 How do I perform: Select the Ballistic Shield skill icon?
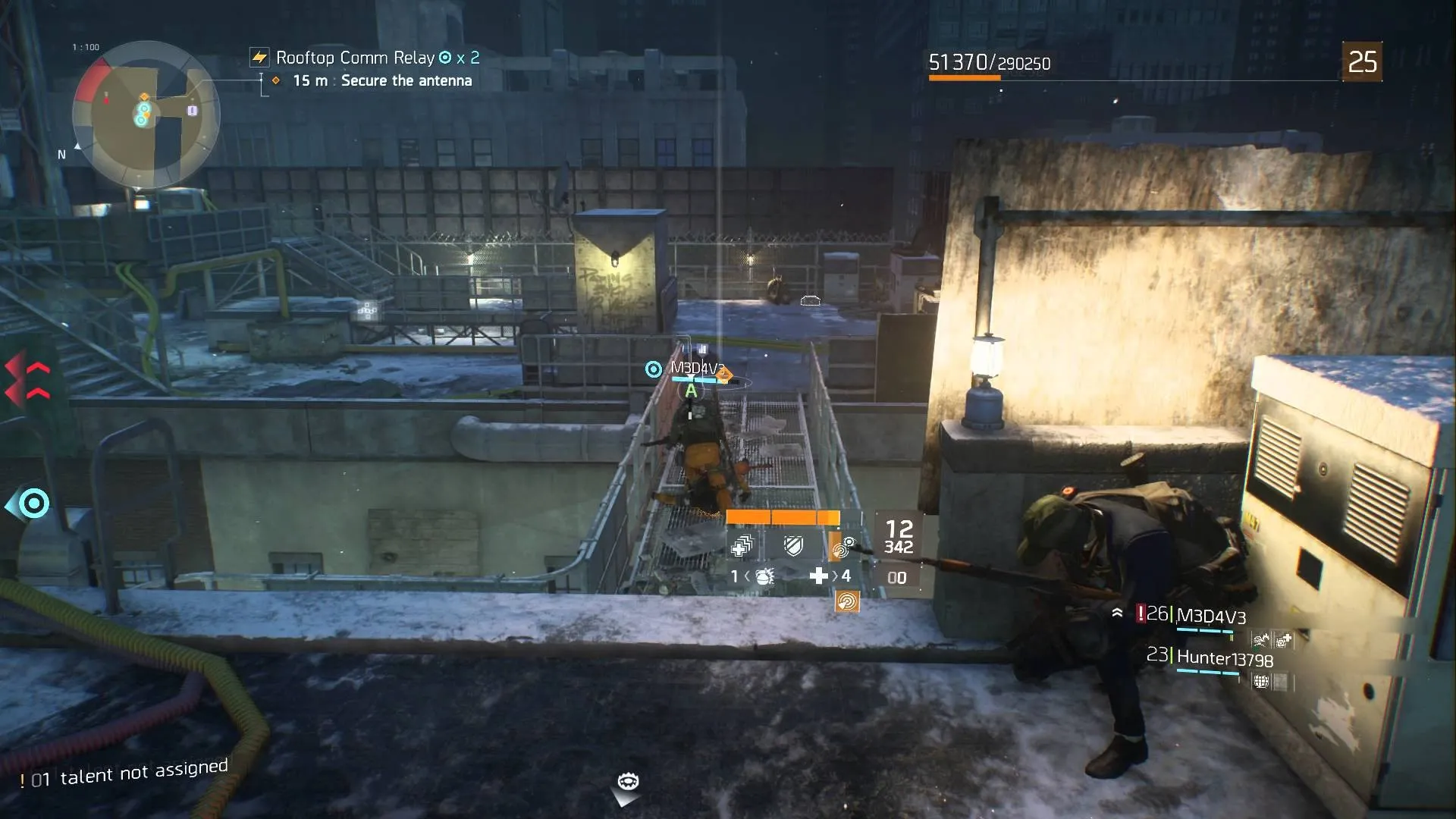(x=792, y=546)
